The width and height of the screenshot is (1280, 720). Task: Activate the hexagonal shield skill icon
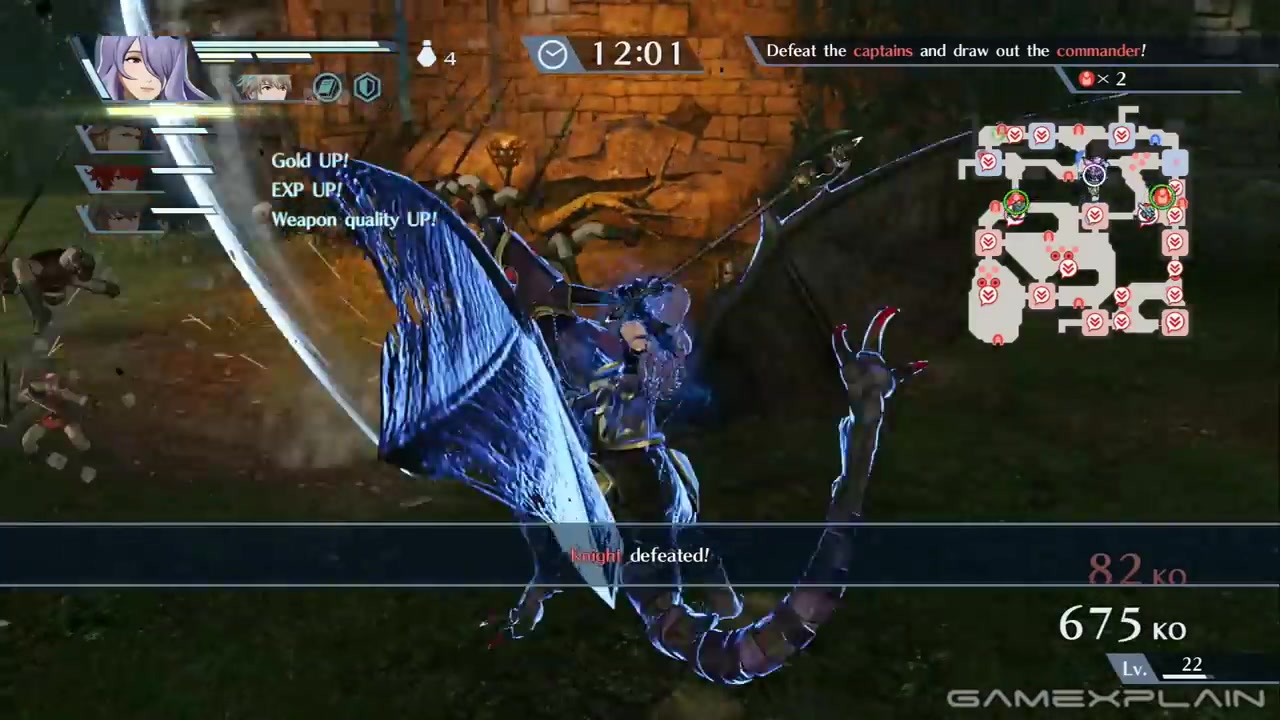pos(367,88)
